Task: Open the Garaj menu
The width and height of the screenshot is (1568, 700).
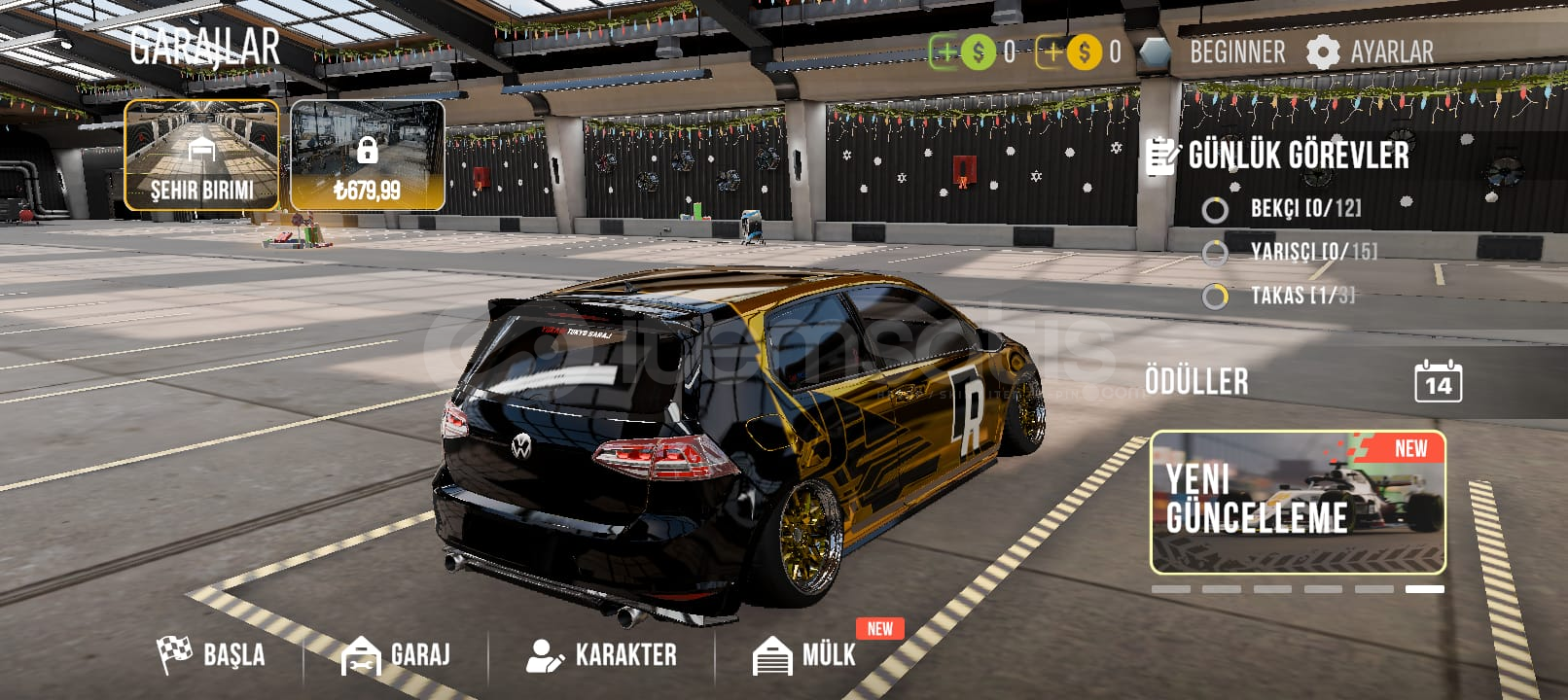Action: tap(397, 654)
